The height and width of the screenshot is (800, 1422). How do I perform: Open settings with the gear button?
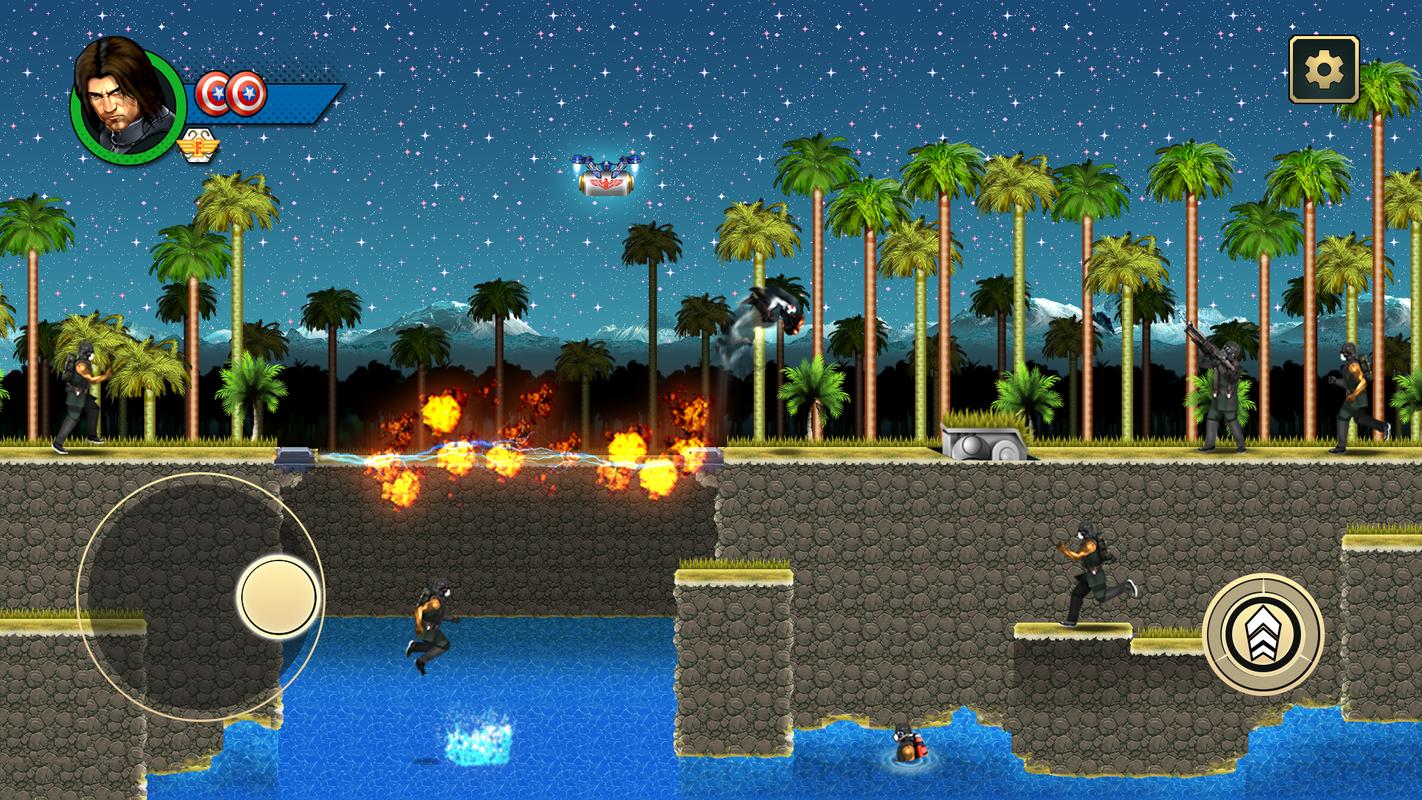click(1323, 69)
